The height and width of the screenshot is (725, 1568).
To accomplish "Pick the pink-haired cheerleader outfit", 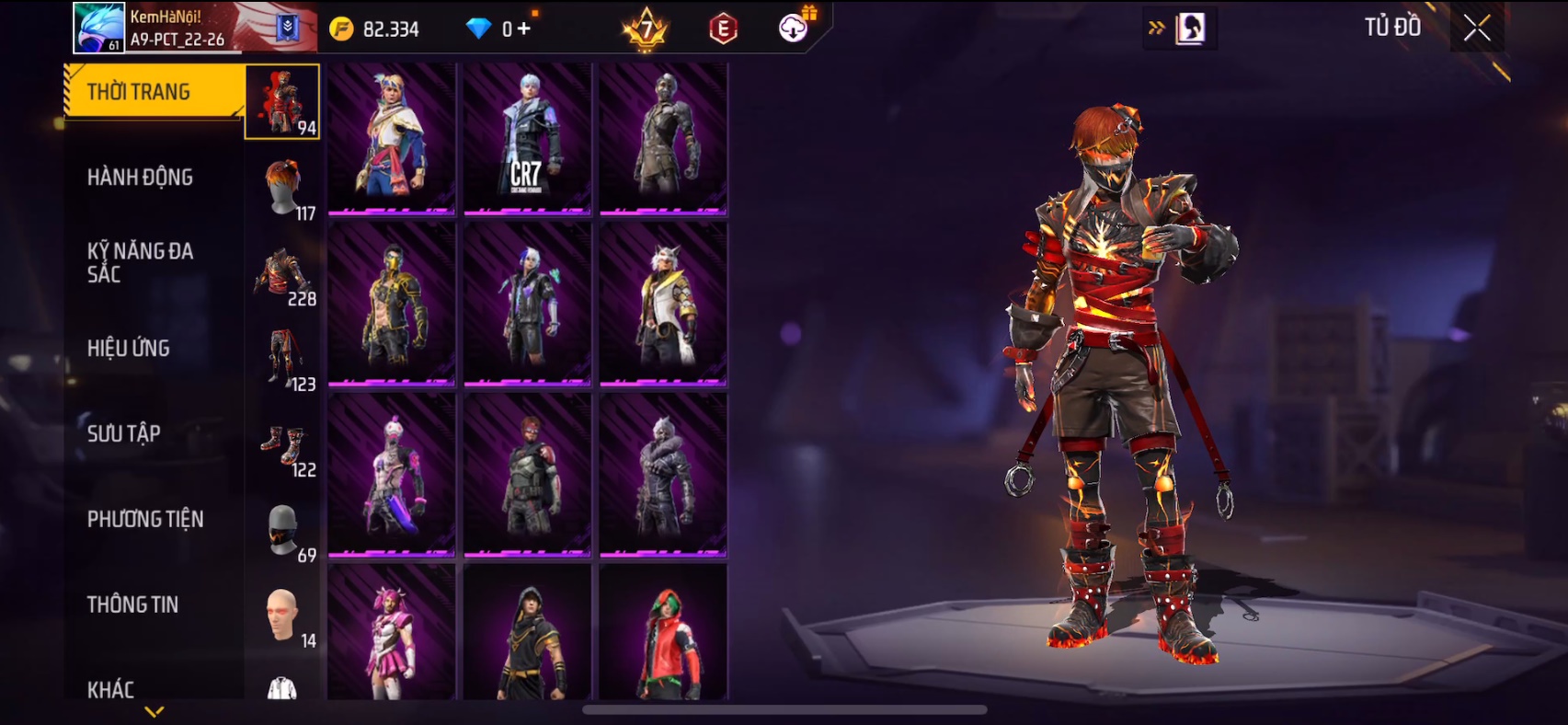I will (x=392, y=633).
